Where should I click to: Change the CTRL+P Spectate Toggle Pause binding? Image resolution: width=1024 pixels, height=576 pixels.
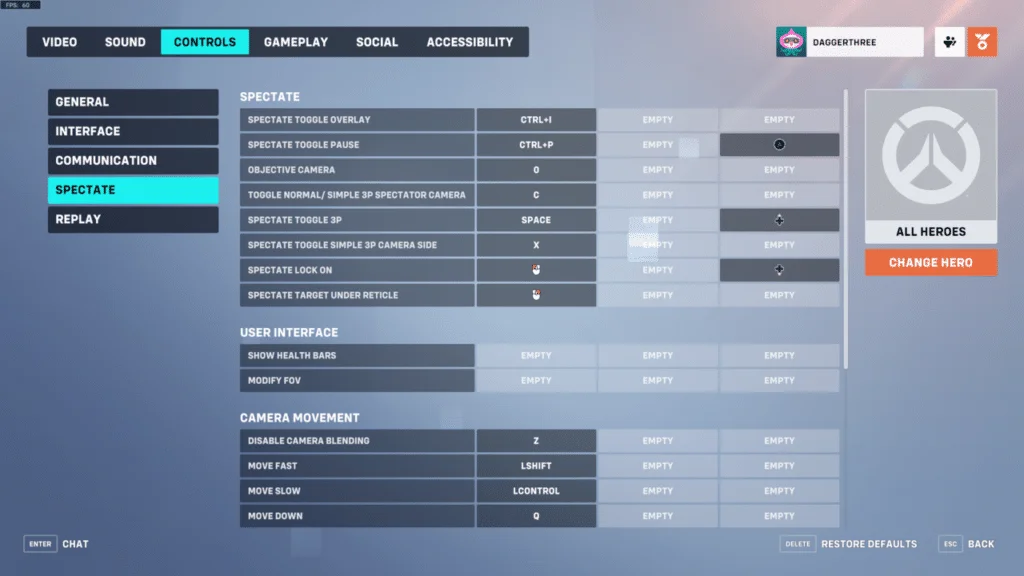pos(536,145)
